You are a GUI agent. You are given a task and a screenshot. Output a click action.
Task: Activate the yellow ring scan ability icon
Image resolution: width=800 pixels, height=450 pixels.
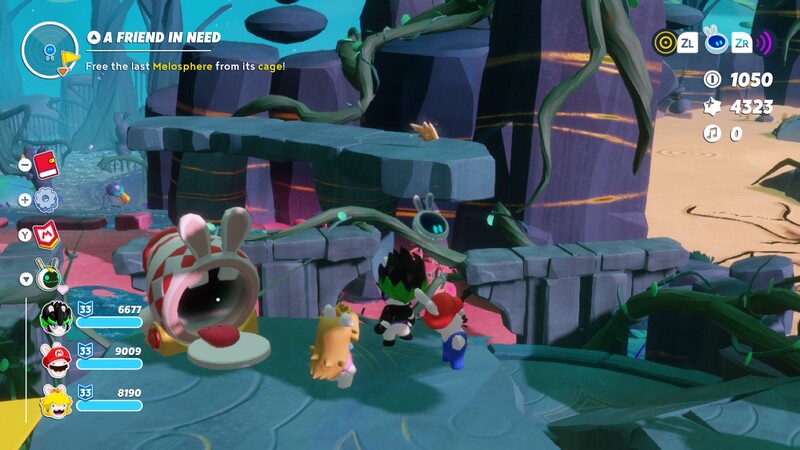pos(665,42)
